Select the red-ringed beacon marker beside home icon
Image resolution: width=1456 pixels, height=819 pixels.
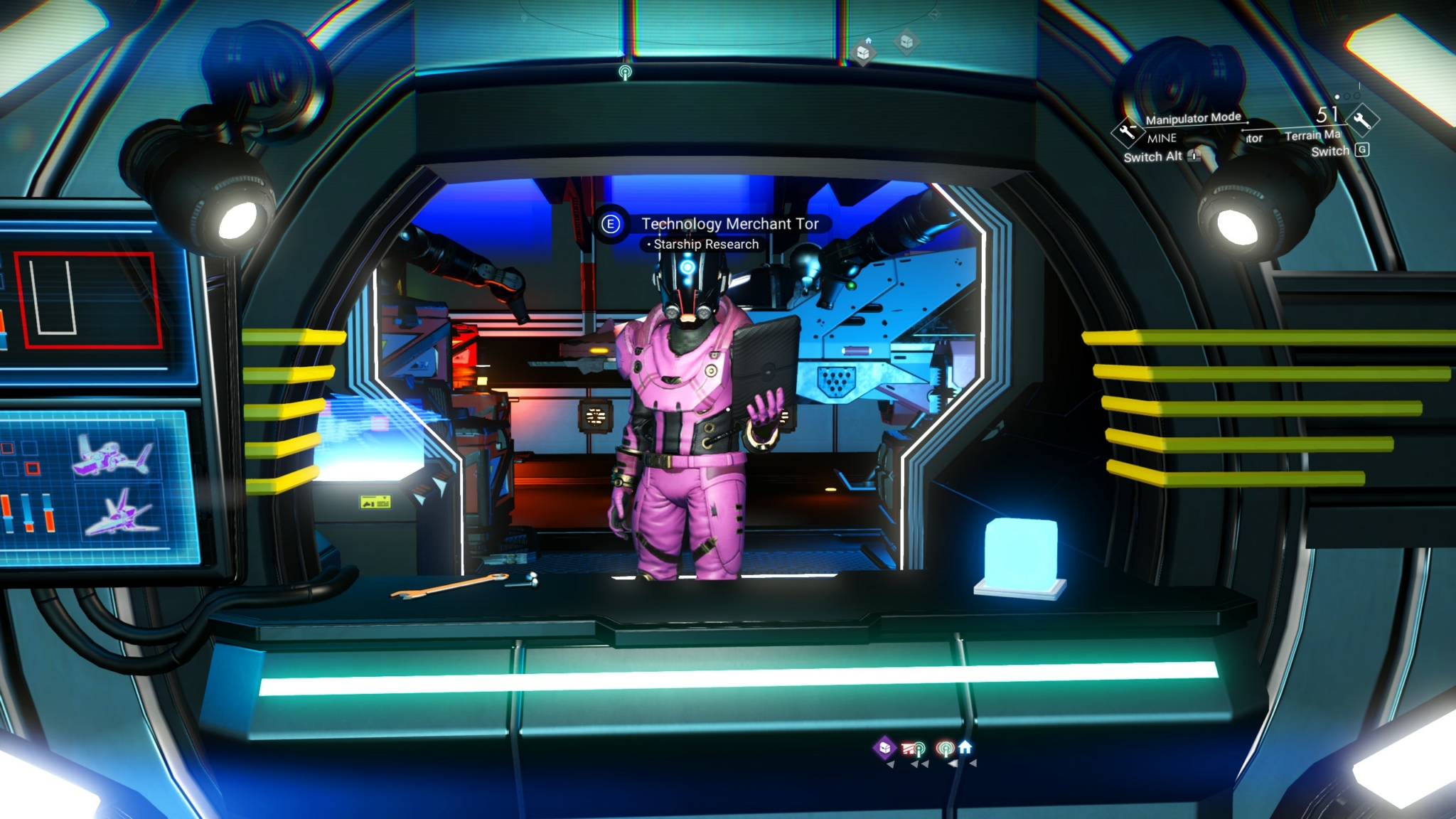pyautogui.click(x=945, y=748)
